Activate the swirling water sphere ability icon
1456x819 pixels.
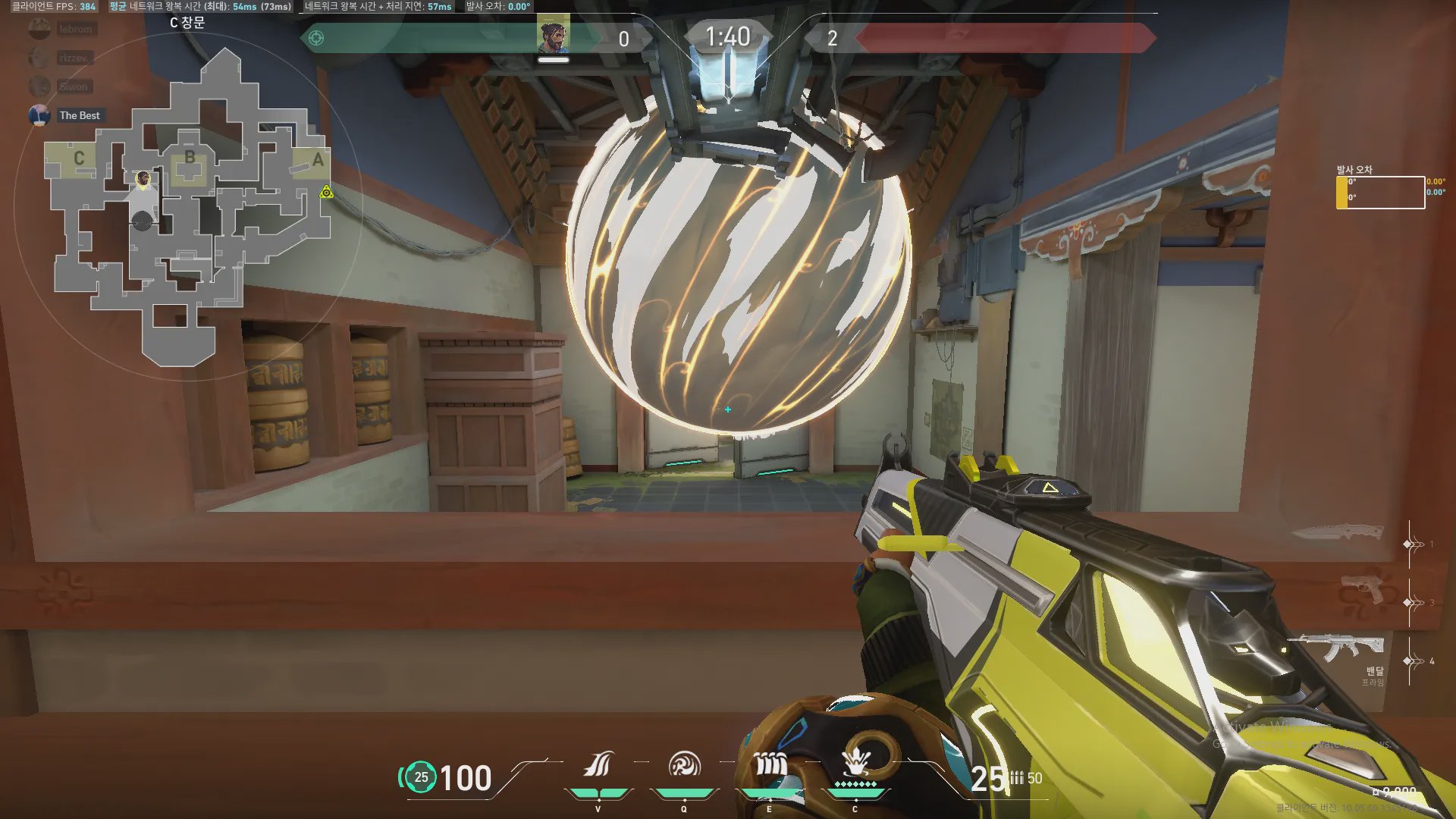pyautogui.click(x=684, y=765)
